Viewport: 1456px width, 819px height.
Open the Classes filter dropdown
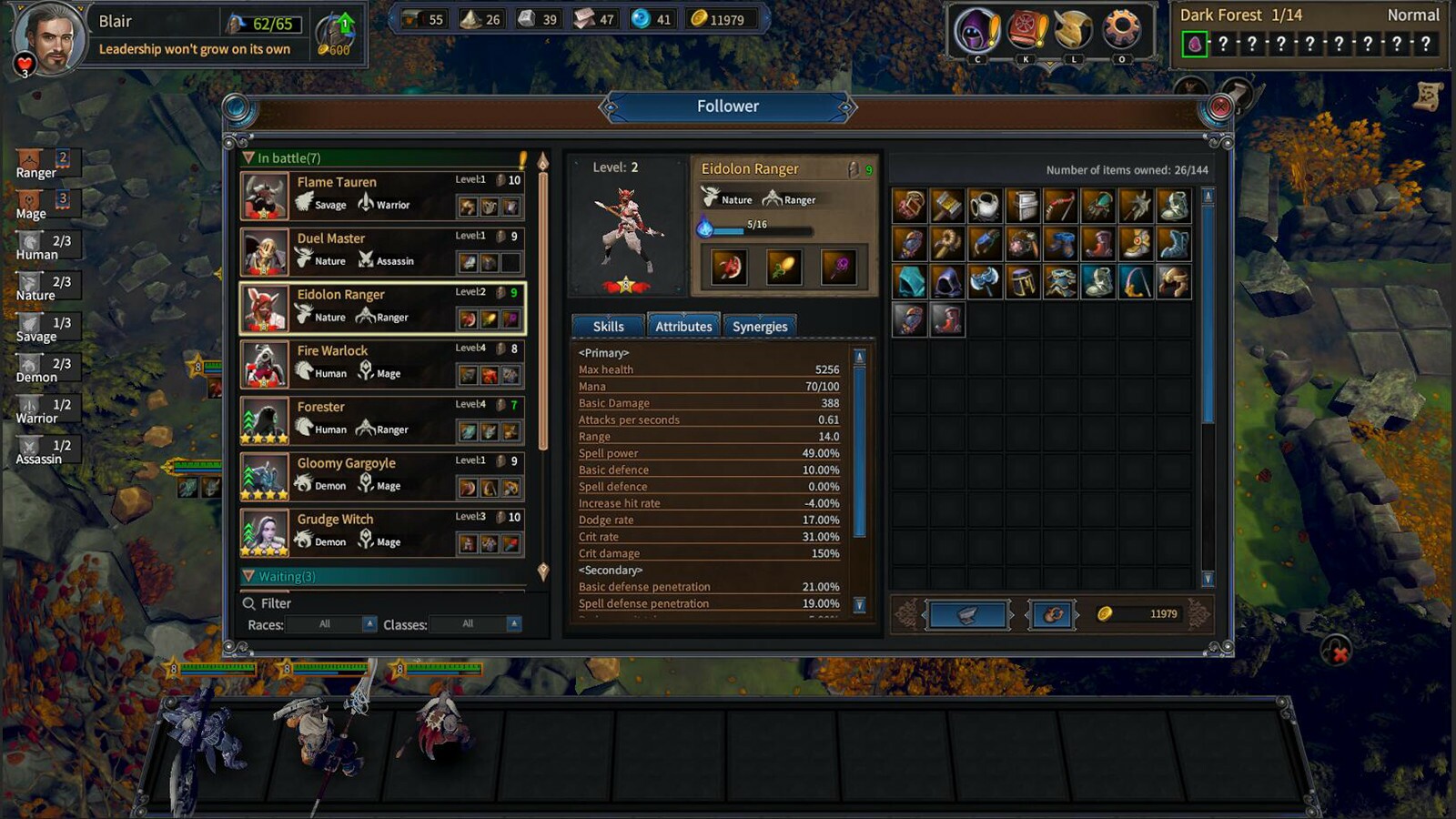click(474, 624)
